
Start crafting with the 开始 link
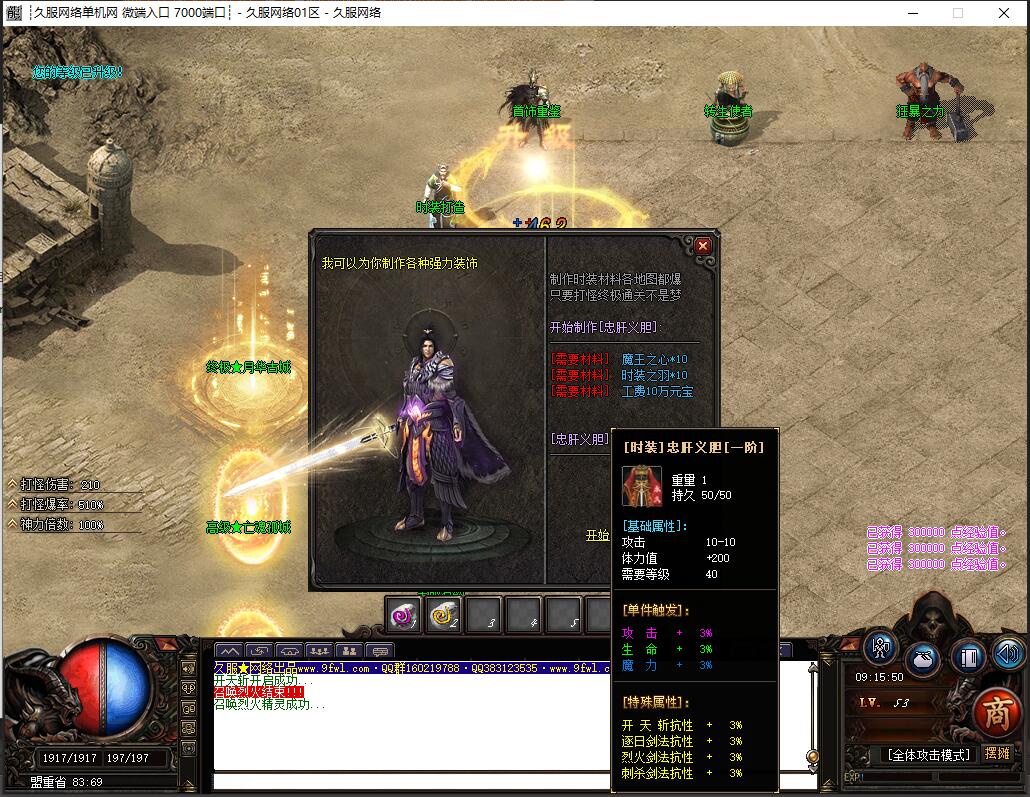[x=597, y=535]
